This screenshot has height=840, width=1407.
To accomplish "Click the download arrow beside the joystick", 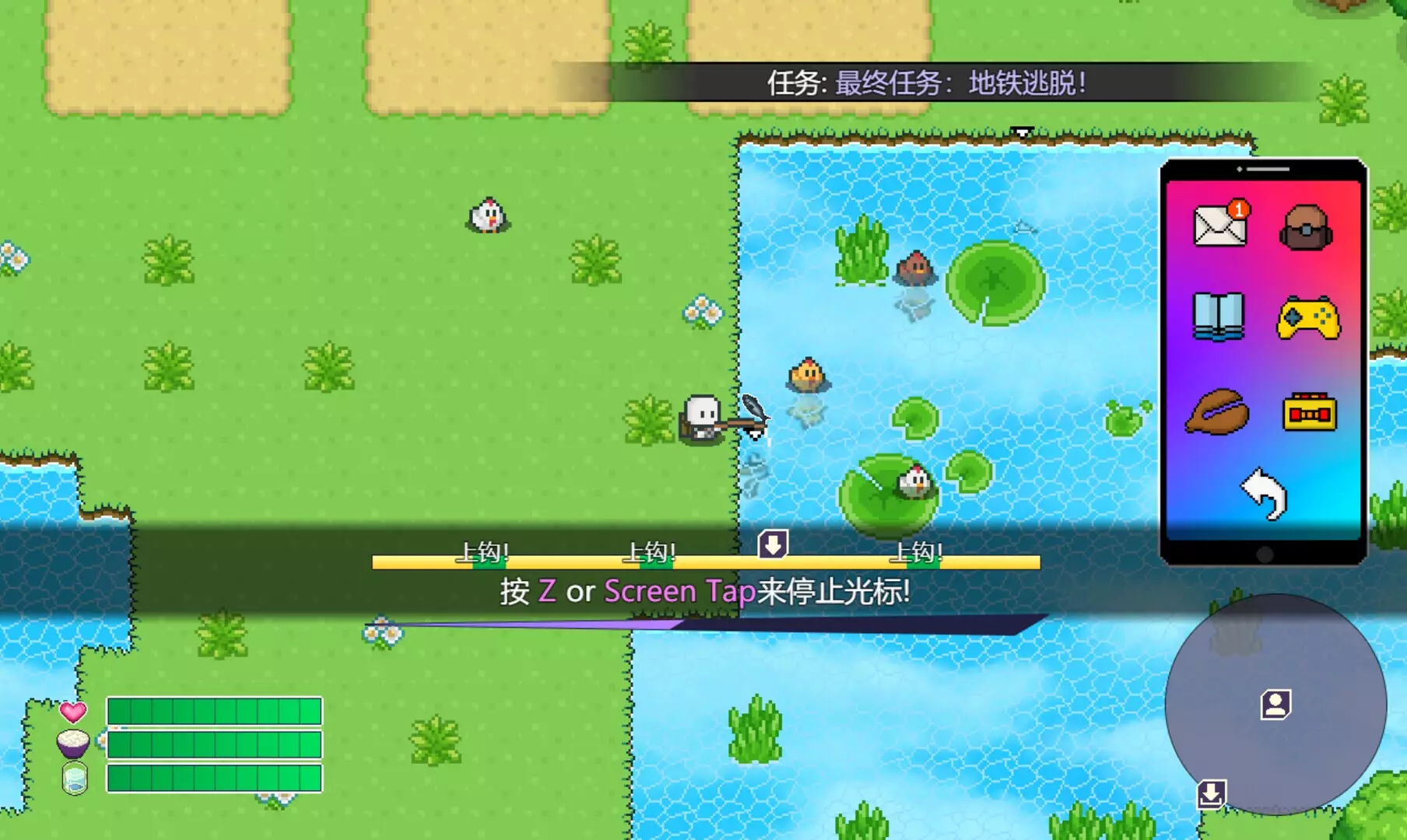I will (1211, 794).
